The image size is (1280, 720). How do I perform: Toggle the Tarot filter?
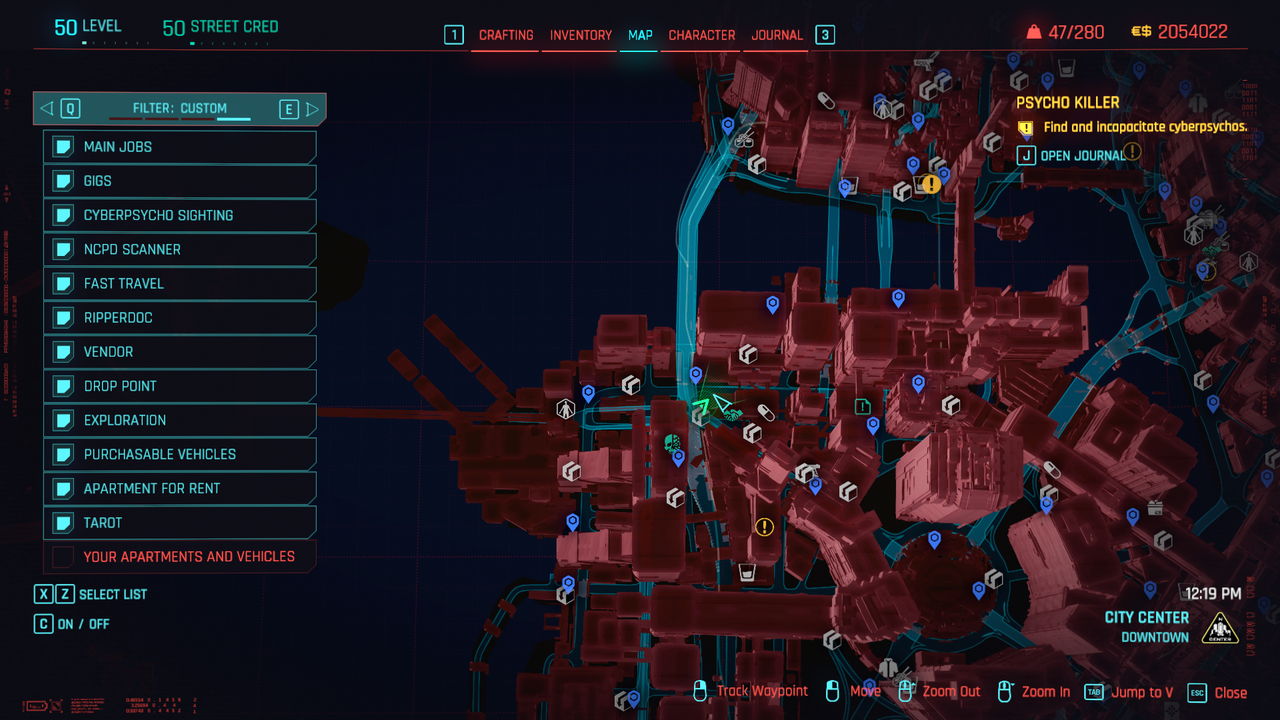[x=180, y=522]
